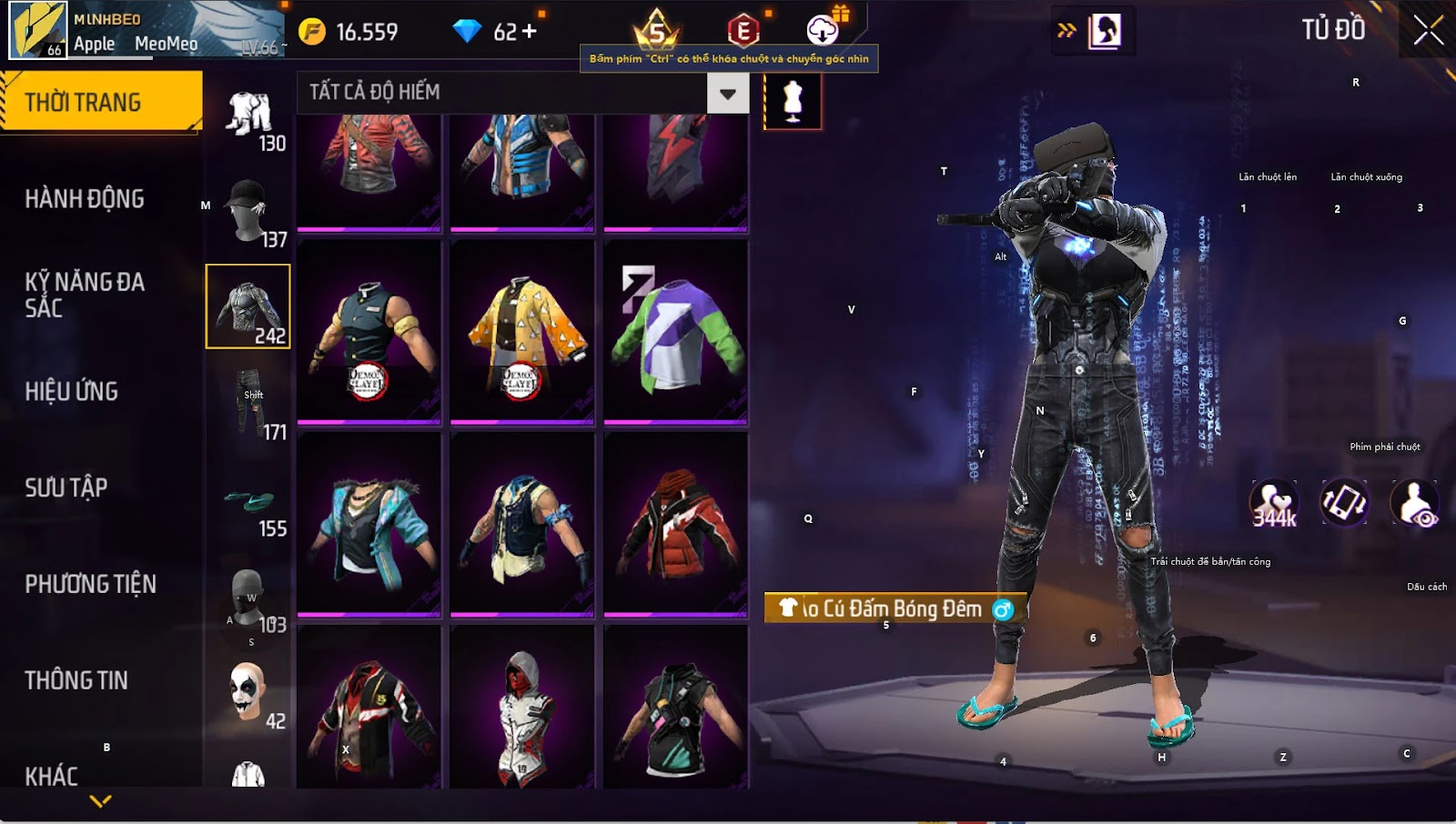Select the Thời Trang fashion tab
The image size is (1456, 824).
(100, 102)
